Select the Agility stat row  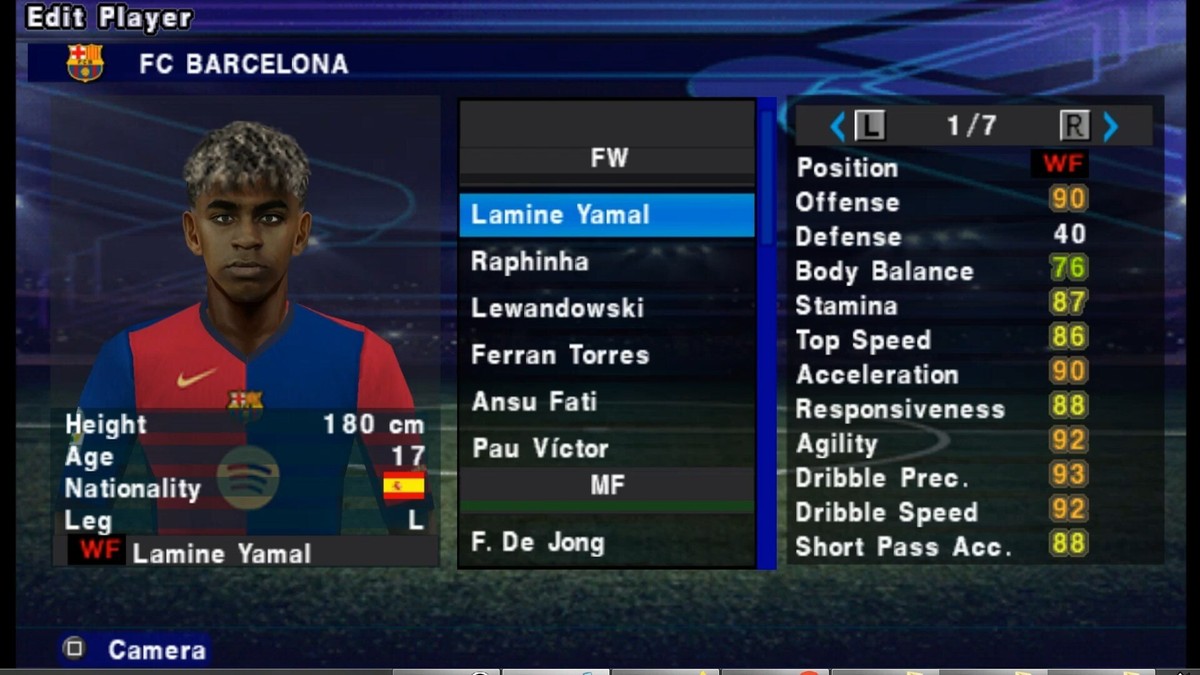click(940, 444)
